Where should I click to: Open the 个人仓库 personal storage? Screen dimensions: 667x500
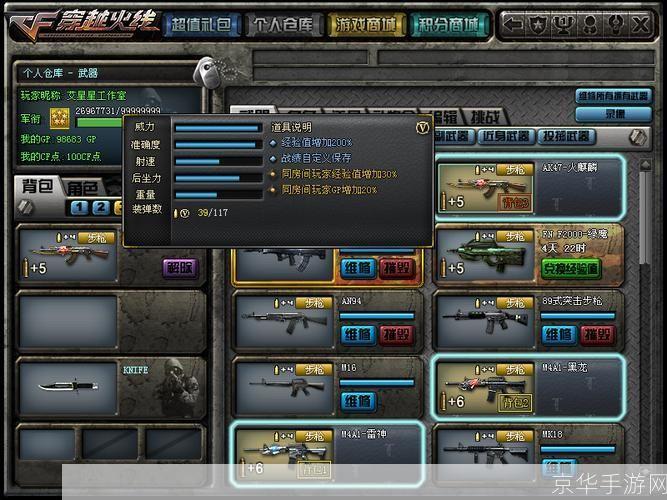coord(283,24)
